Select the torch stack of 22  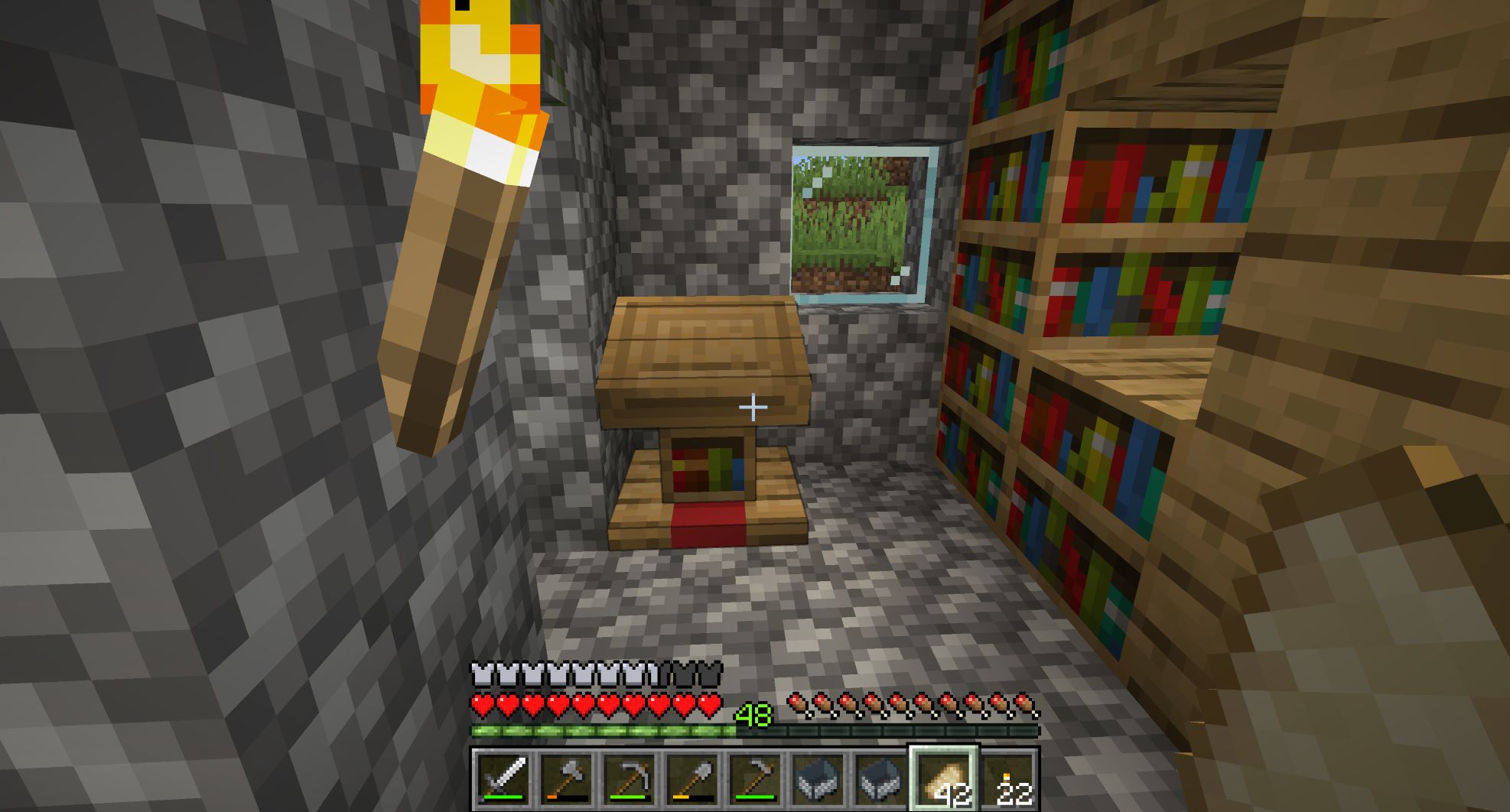click(x=1007, y=778)
